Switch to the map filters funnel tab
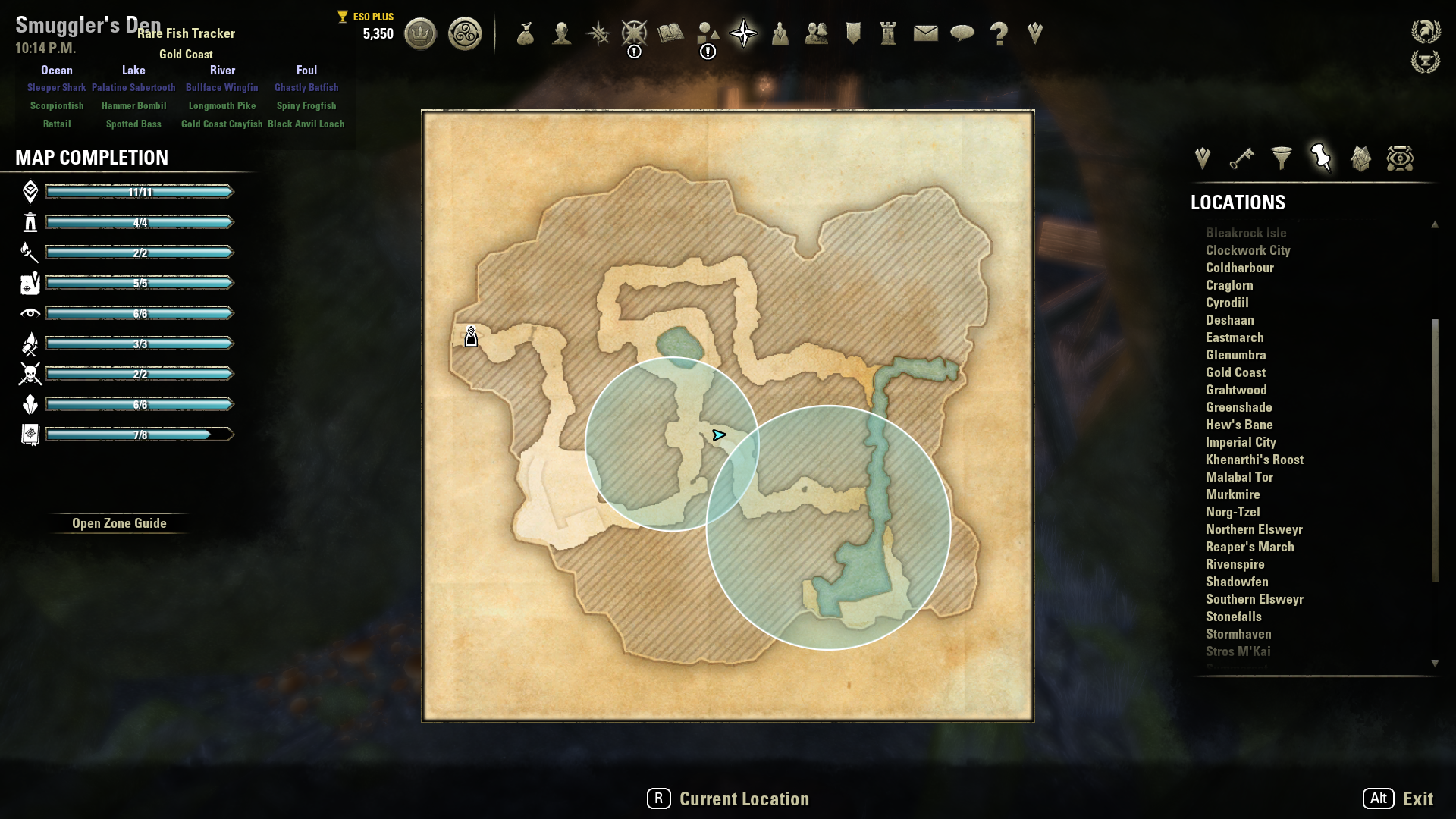The width and height of the screenshot is (1456, 819). (x=1282, y=158)
